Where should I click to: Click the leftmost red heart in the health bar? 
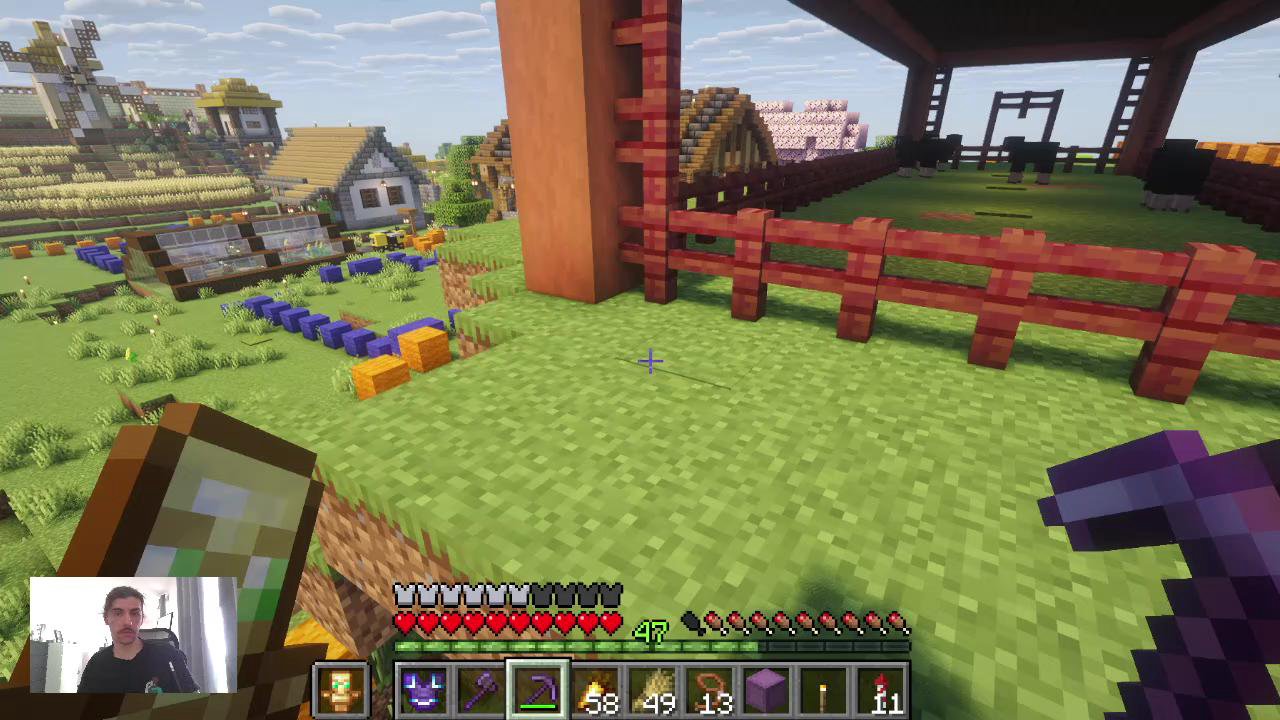point(404,622)
